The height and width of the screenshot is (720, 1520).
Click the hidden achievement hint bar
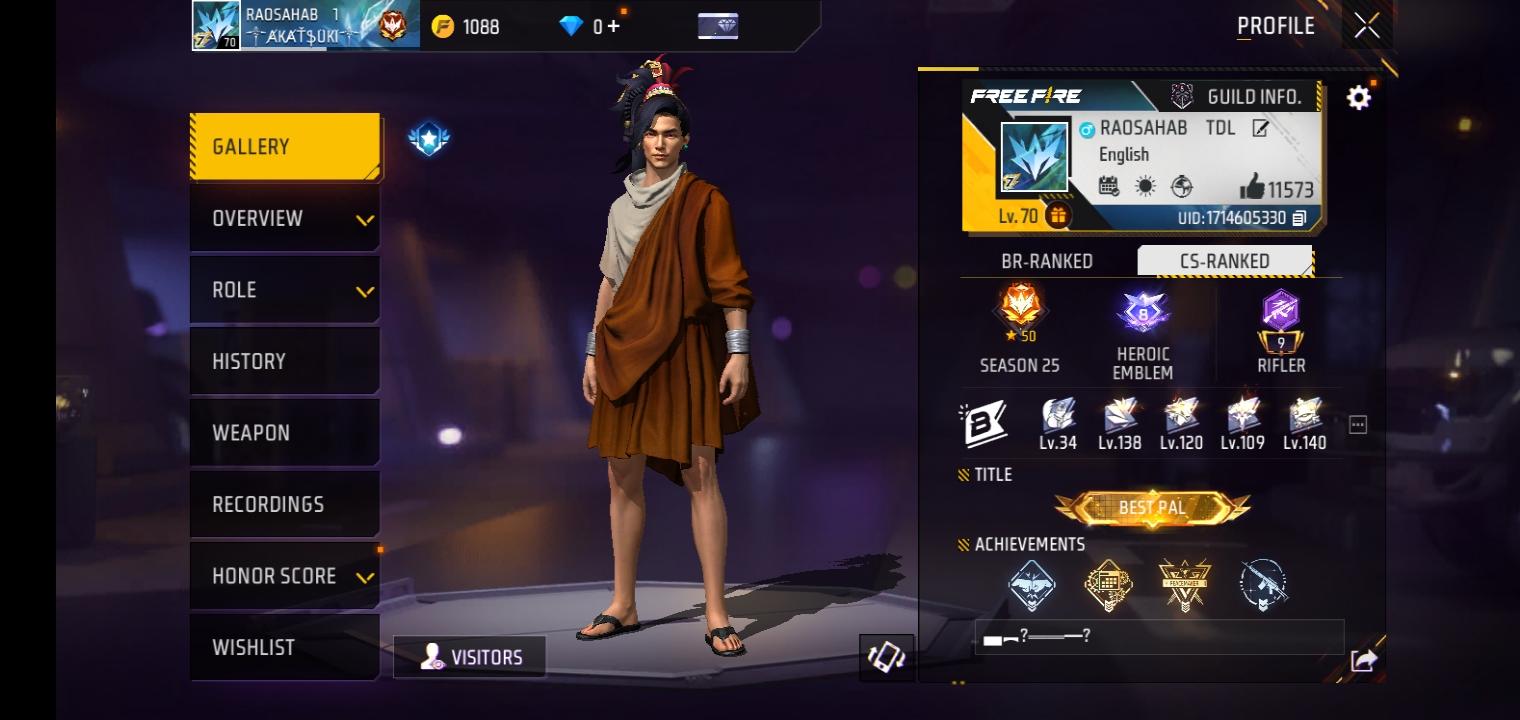point(1158,637)
